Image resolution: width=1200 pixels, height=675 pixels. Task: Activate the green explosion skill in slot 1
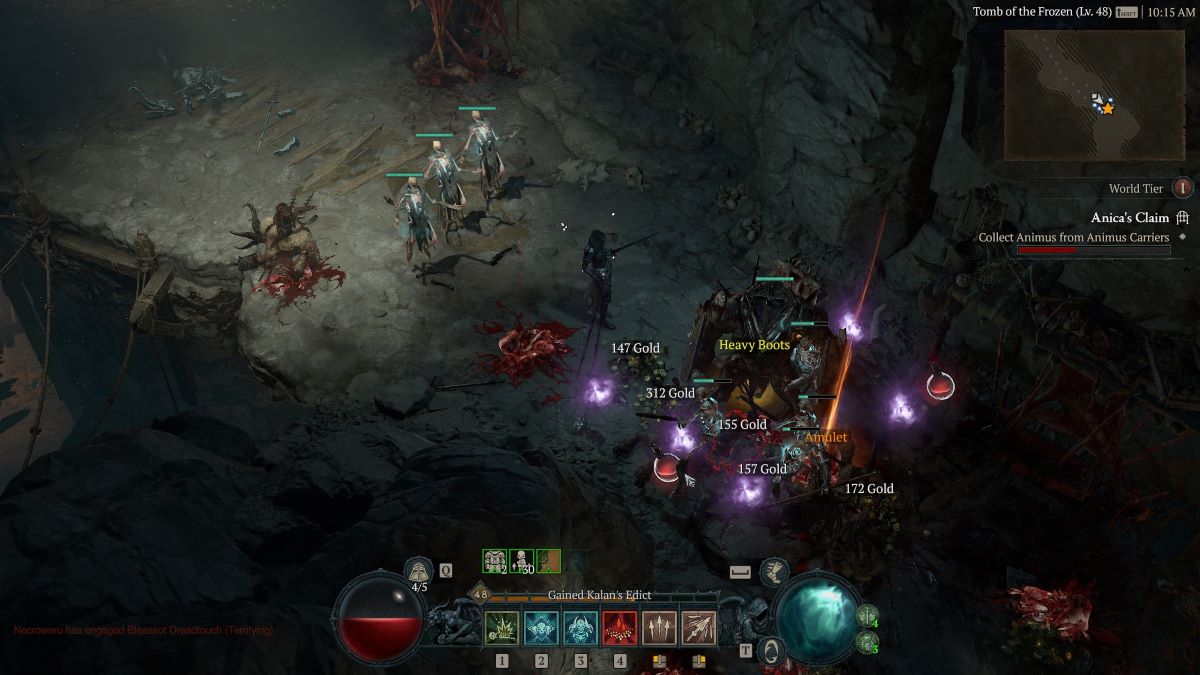[x=501, y=628]
